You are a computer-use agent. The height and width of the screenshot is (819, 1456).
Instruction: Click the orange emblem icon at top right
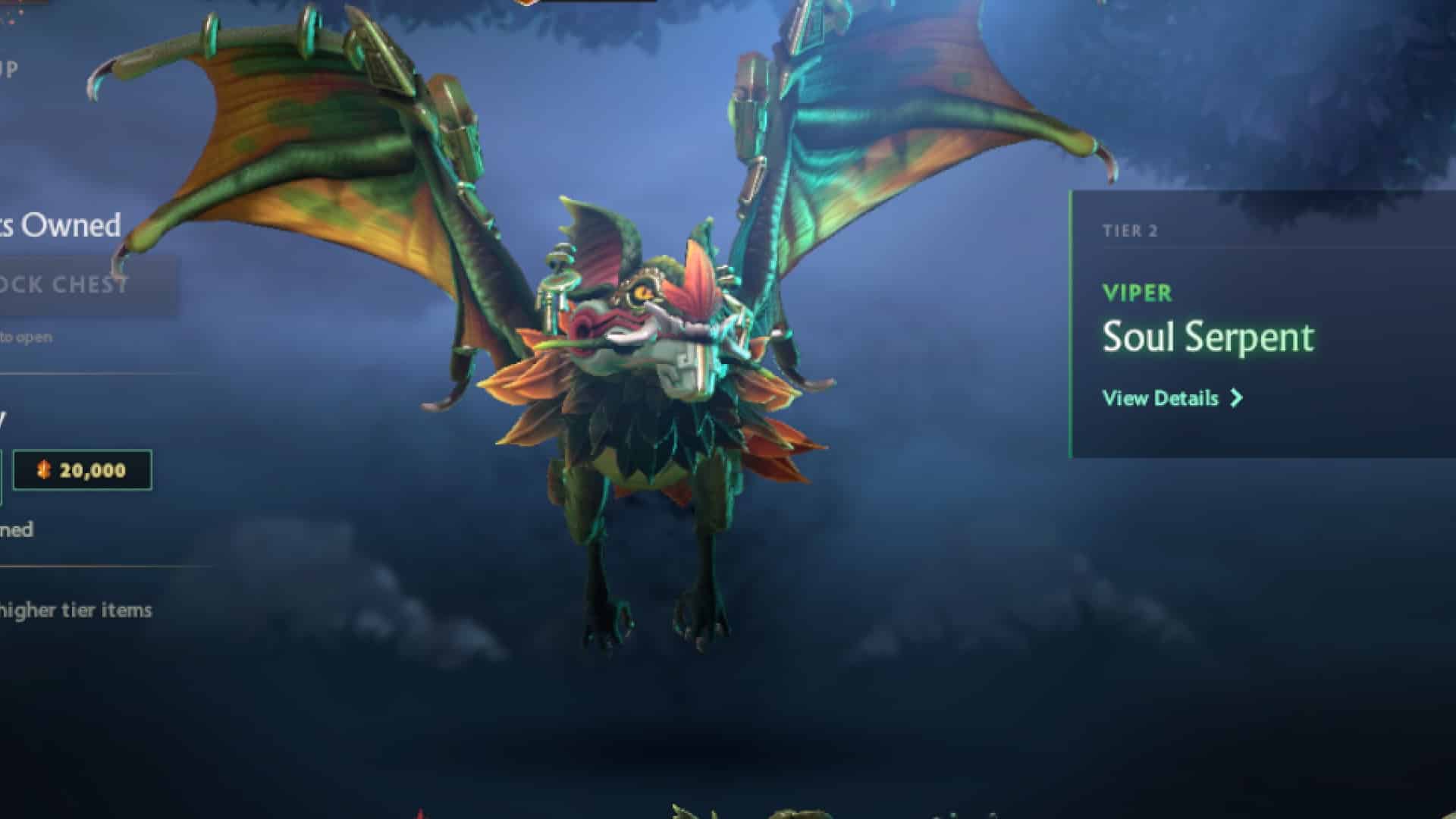(523, 4)
